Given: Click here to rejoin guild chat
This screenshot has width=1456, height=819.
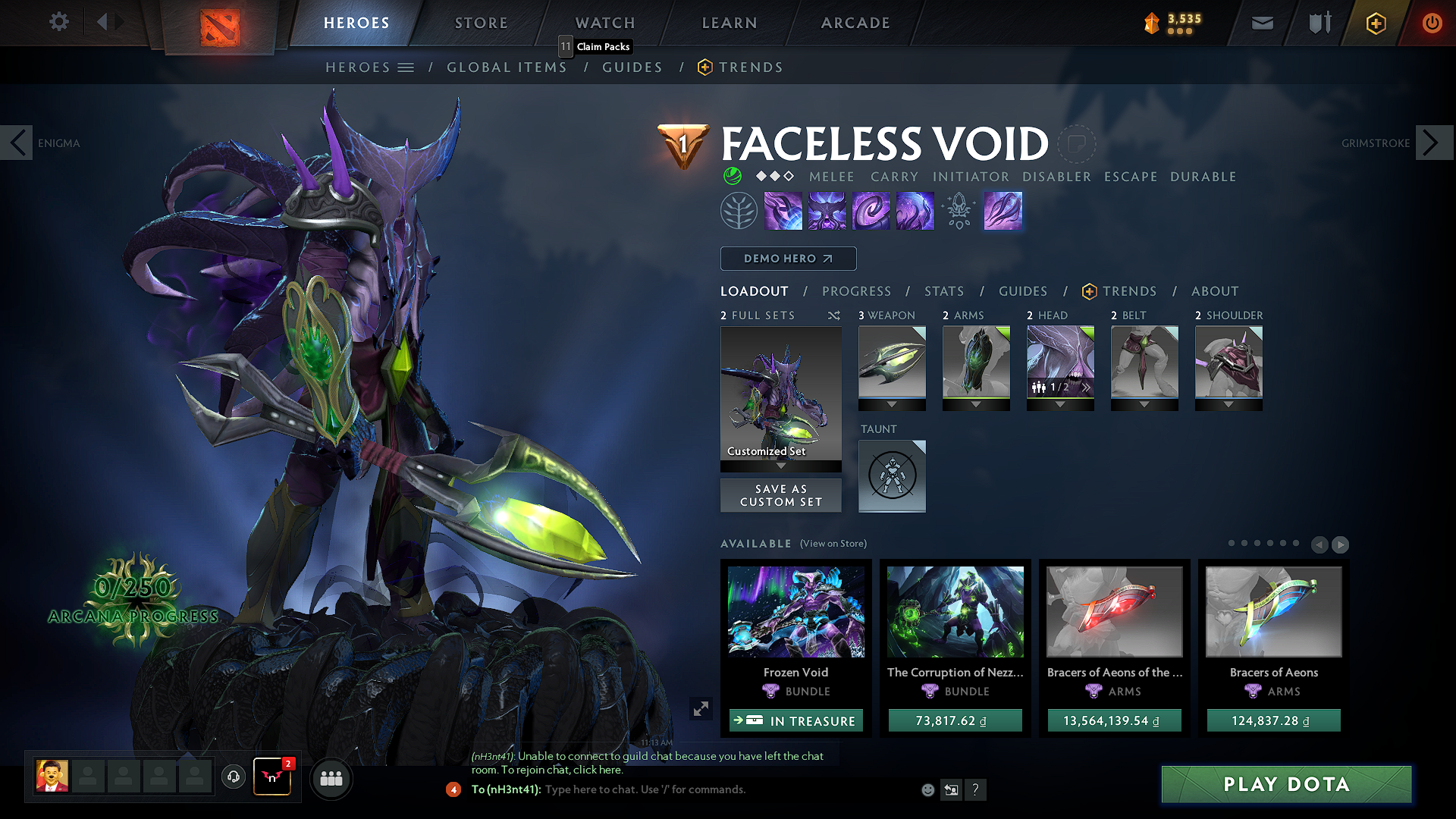Looking at the screenshot, I should 598,770.
